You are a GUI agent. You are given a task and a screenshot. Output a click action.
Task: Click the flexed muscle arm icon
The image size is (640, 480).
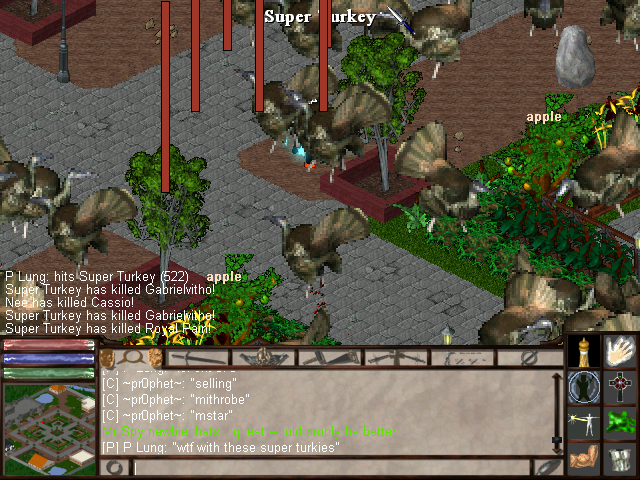(585, 459)
